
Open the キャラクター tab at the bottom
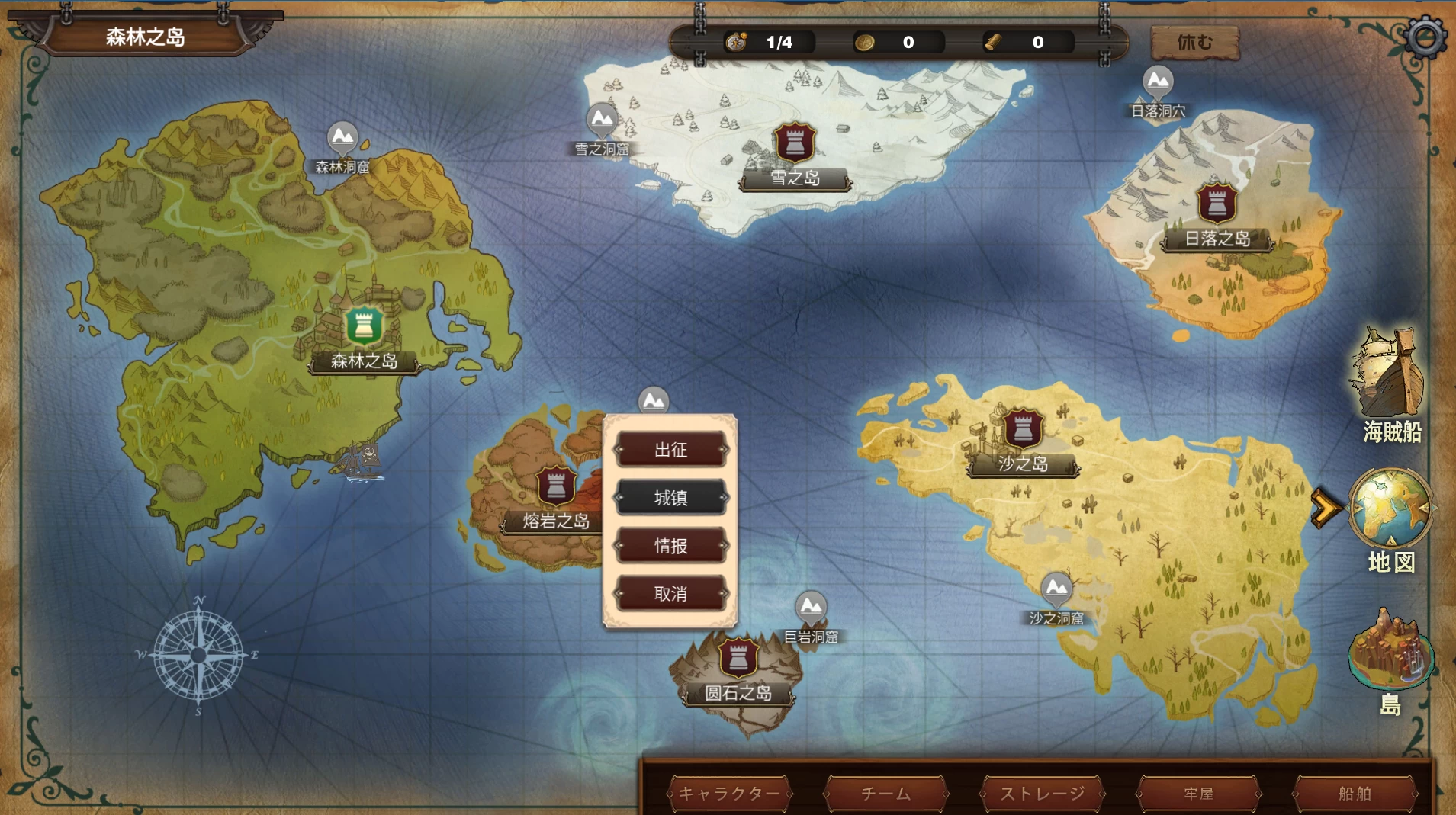click(x=730, y=794)
